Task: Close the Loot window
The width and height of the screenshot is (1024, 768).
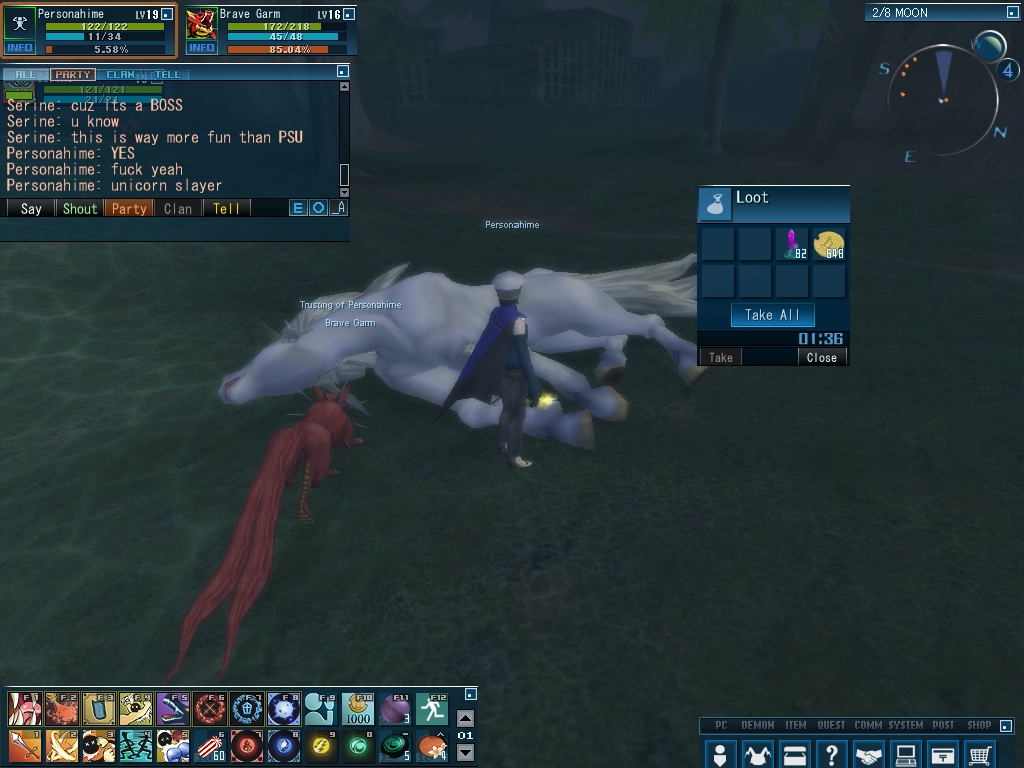Action: click(x=822, y=357)
